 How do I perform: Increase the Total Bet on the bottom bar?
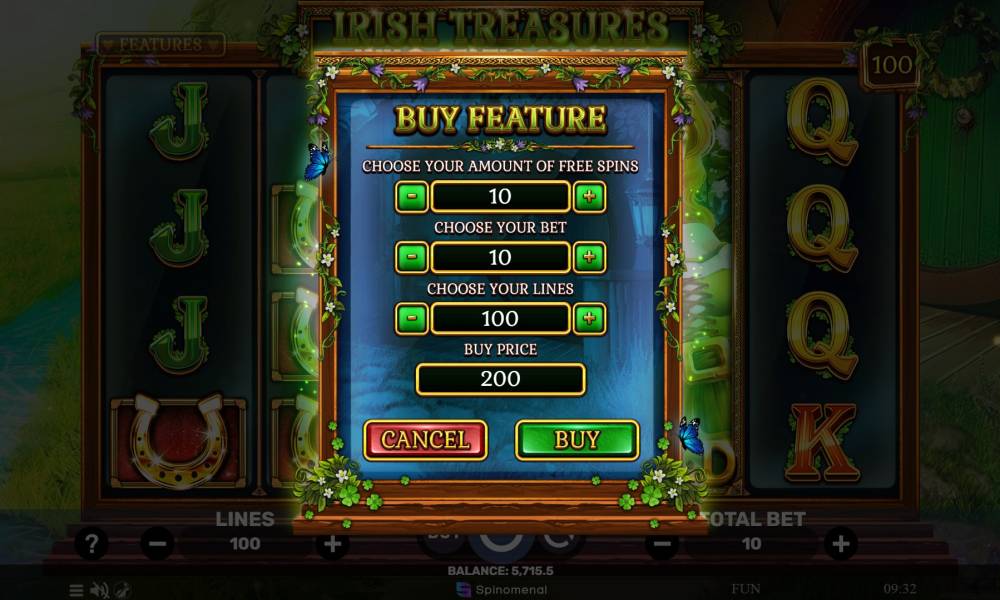pyautogui.click(x=840, y=544)
